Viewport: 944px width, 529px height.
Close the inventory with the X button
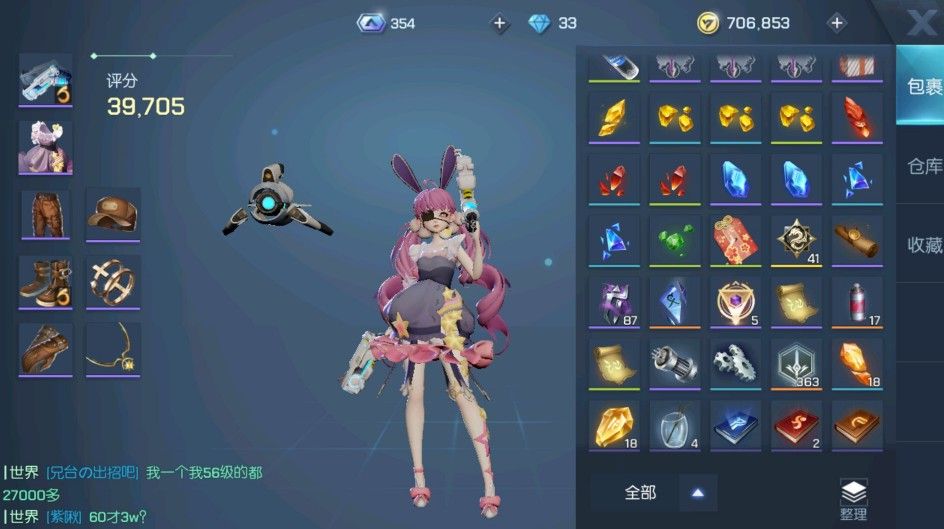tap(919, 20)
